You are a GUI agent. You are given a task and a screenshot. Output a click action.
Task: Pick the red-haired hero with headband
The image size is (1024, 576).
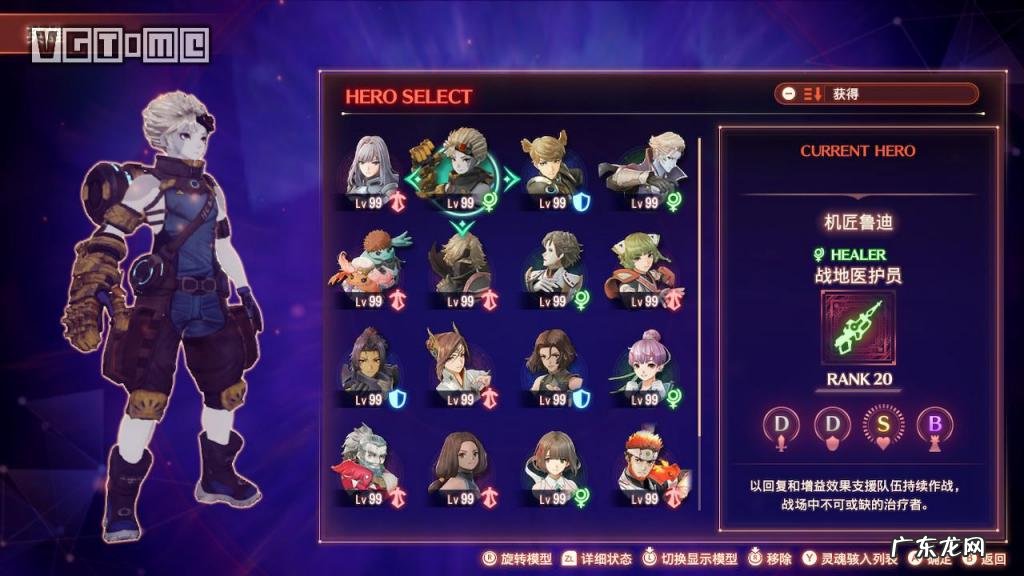coord(642,463)
